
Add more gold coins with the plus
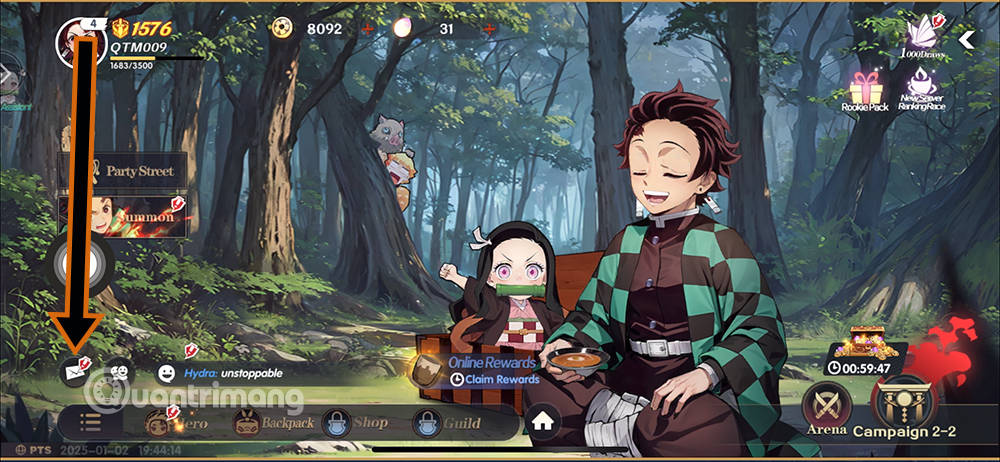click(x=365, y=29)
